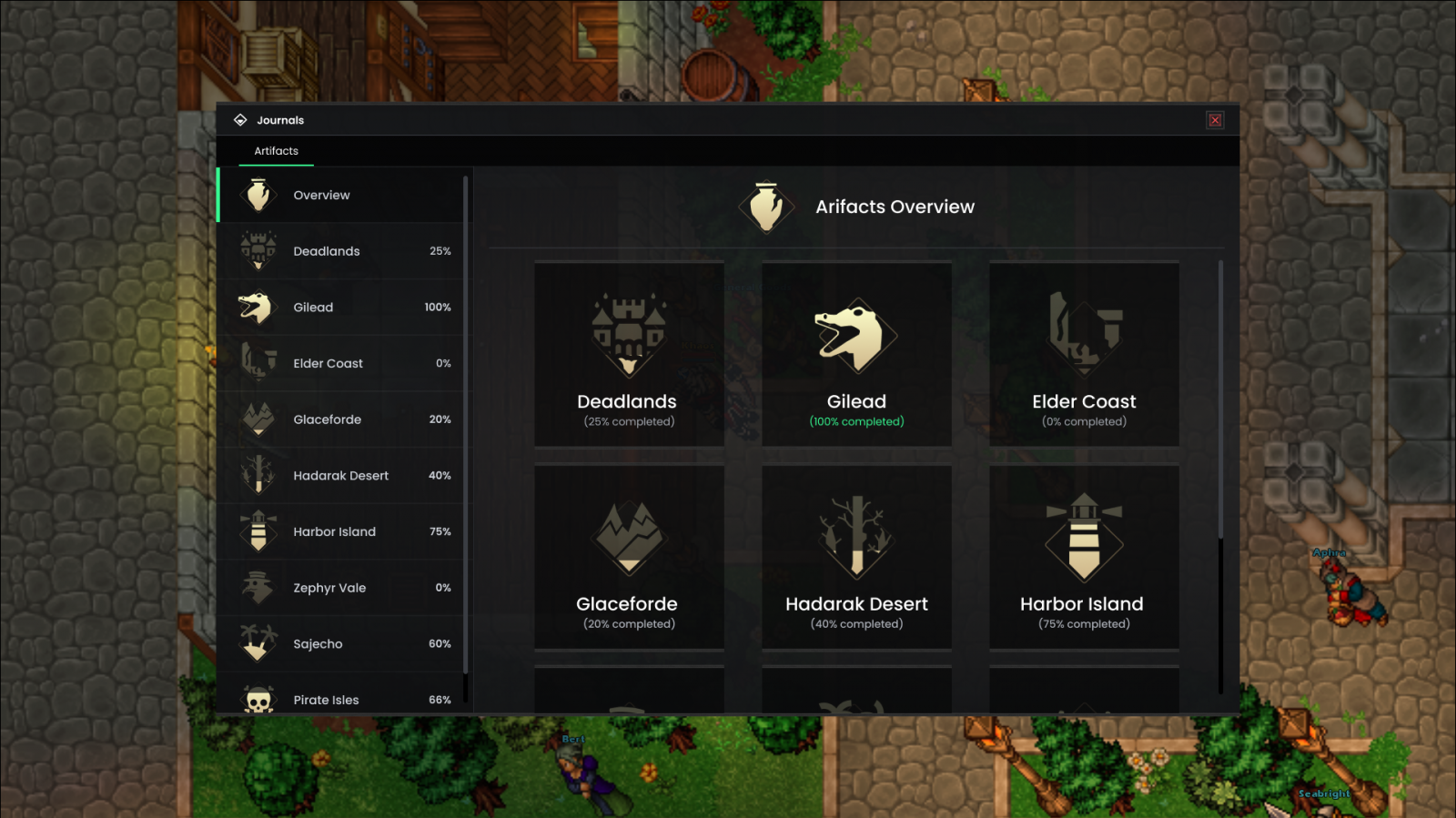This screenshot has width=1456, height=818.
Task: Click the 40% completion label for Hadarak Desert
Action: tap(855, 623)
